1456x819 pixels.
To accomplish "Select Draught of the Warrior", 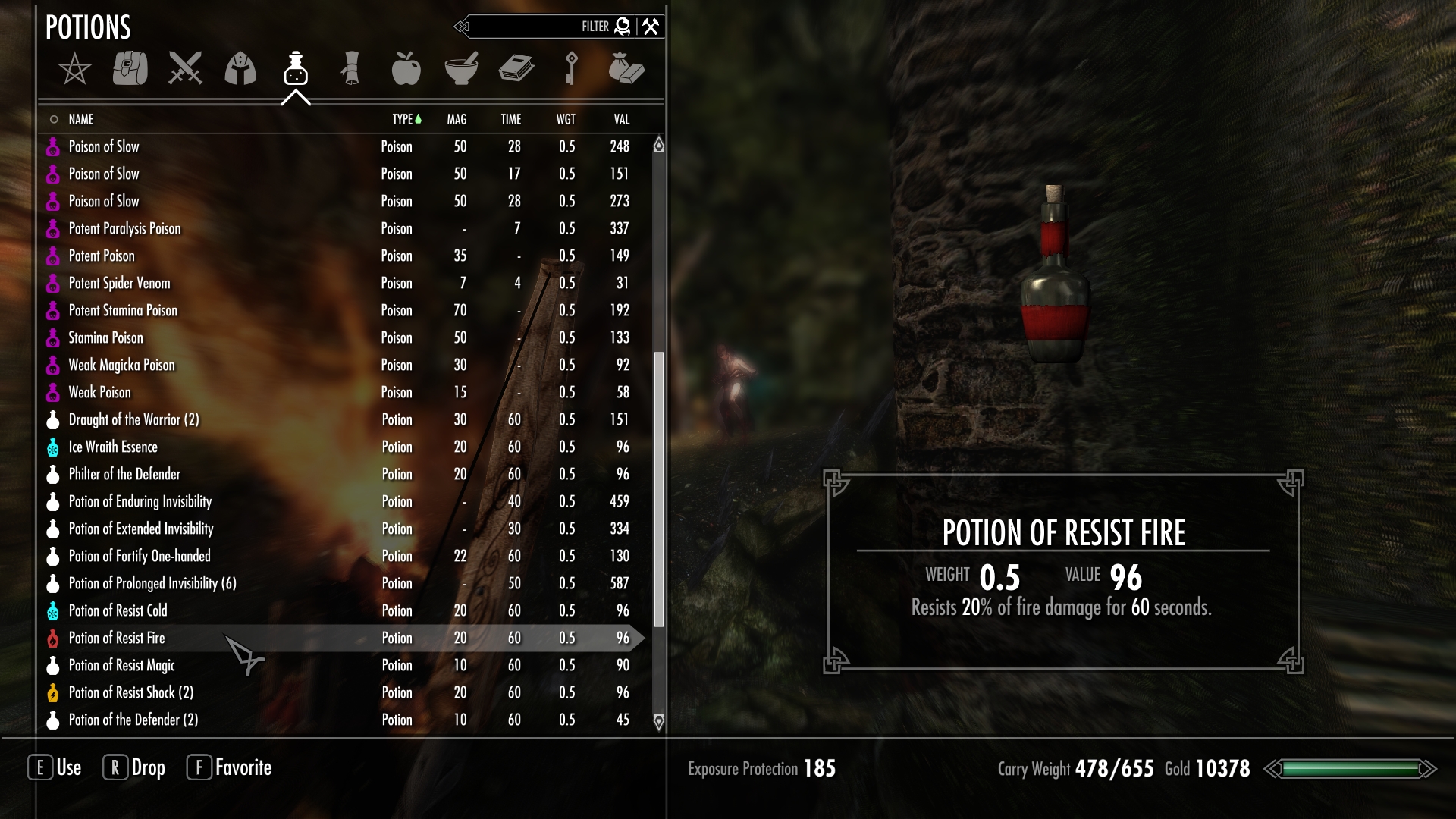I will [133, 419].
